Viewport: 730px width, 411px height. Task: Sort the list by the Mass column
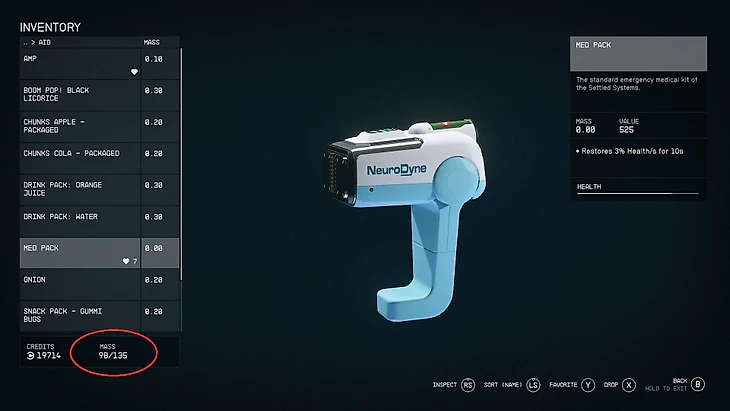(151, 43)
